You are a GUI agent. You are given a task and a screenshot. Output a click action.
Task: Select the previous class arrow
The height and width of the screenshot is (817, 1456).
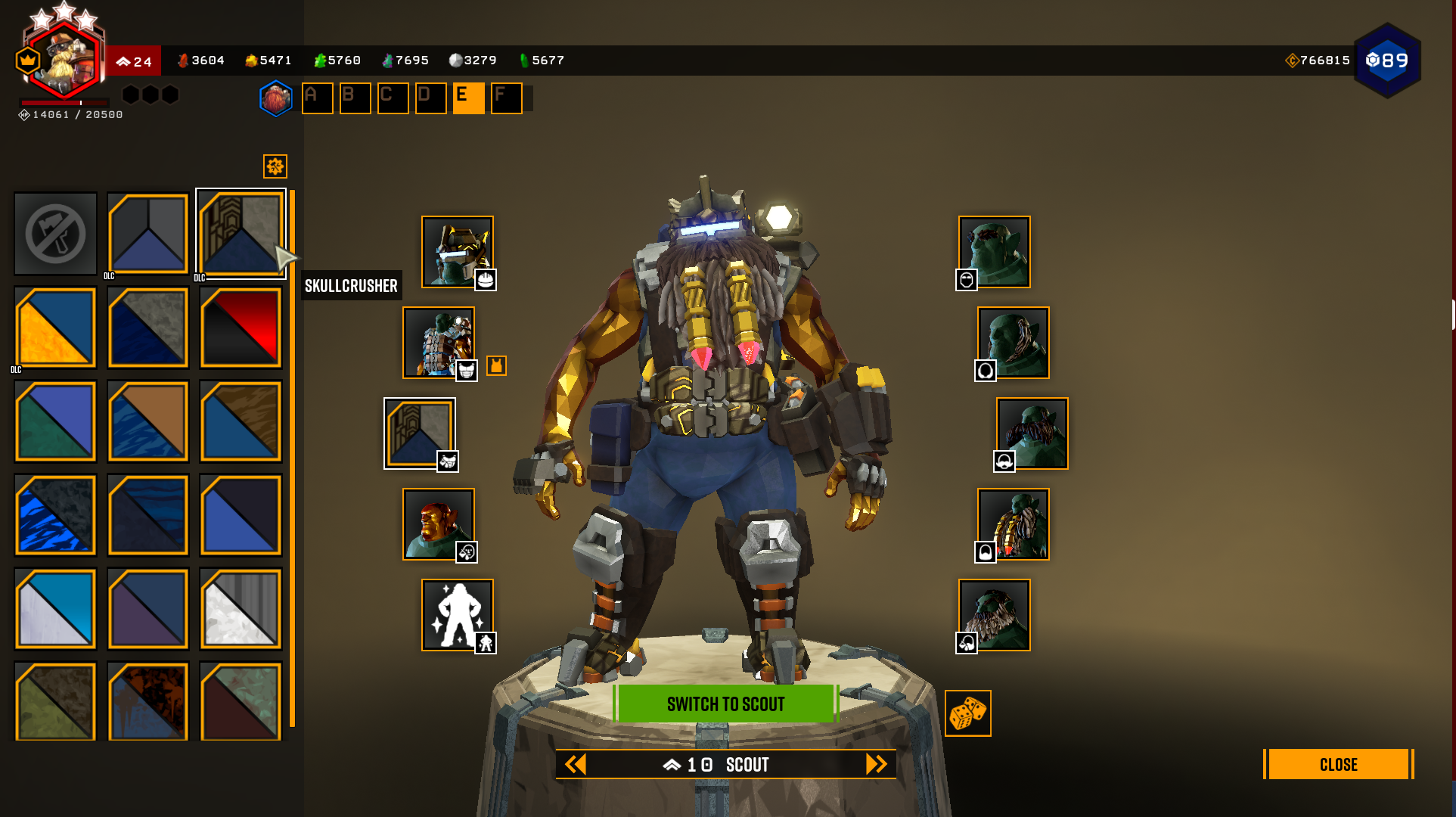[x=576, y=764]
